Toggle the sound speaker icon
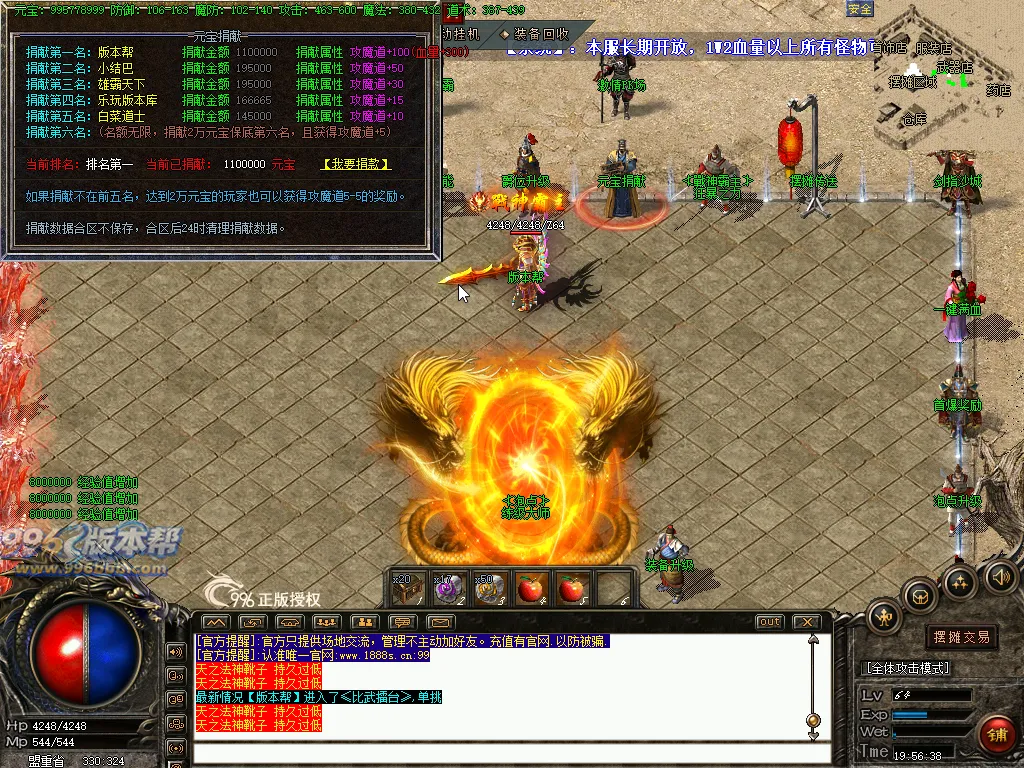The height and width of the screenshot is (768, 1024). click(1000, 576)
